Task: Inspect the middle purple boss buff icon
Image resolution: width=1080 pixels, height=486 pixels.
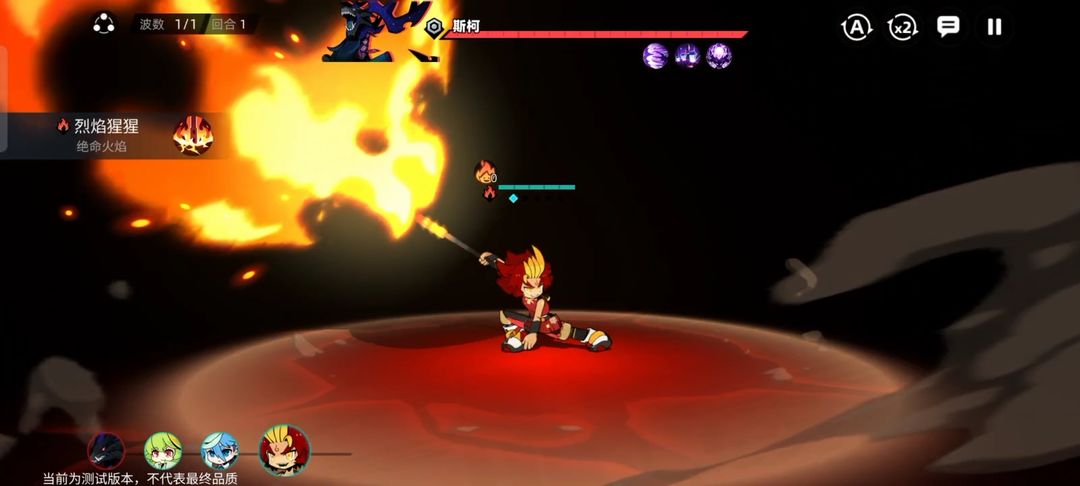Action: (687, 56)
